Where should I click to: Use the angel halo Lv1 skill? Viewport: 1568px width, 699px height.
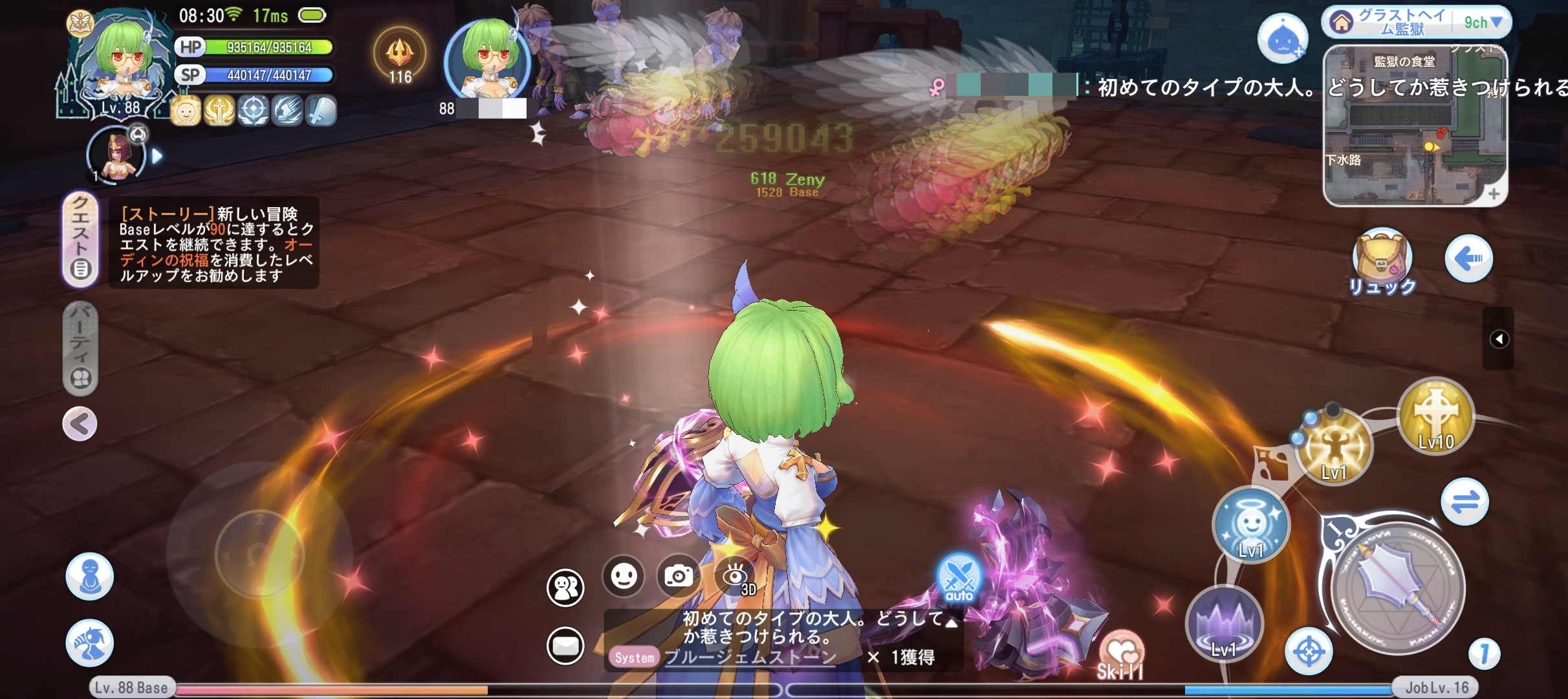[x=1251, y=524]
